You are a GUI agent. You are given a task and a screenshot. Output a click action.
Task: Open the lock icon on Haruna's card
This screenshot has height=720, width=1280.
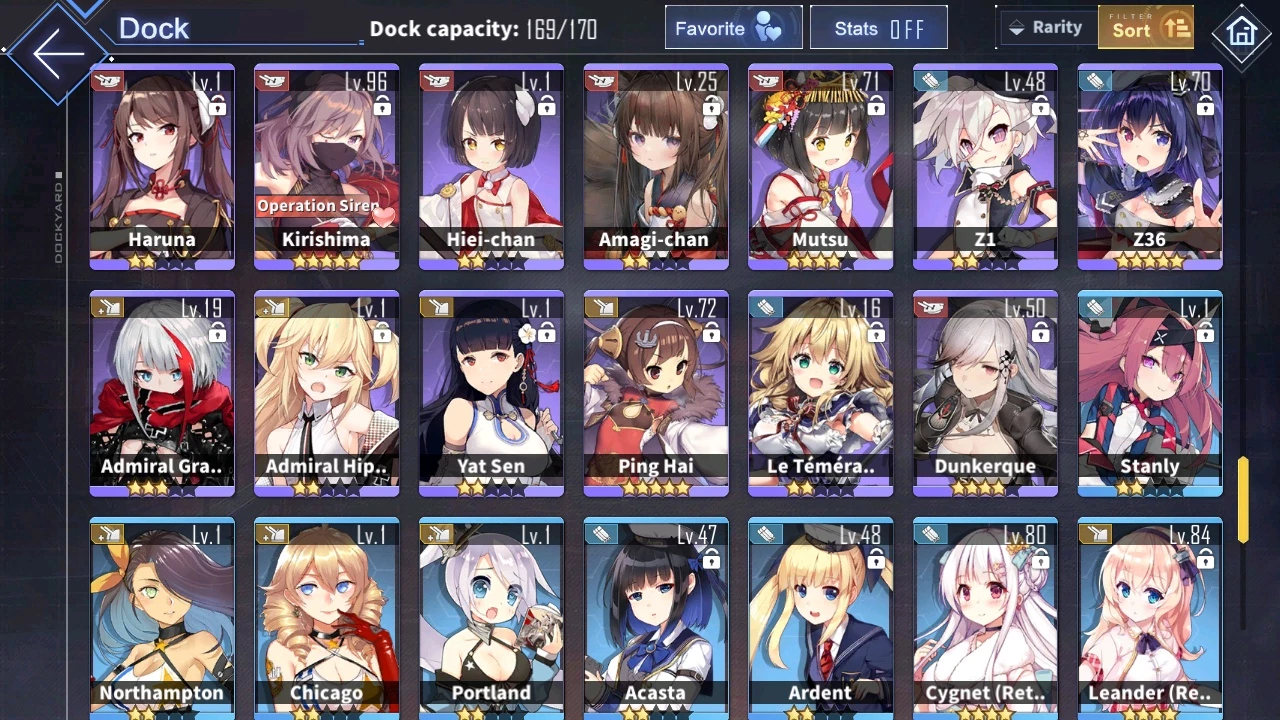(216, 107)
